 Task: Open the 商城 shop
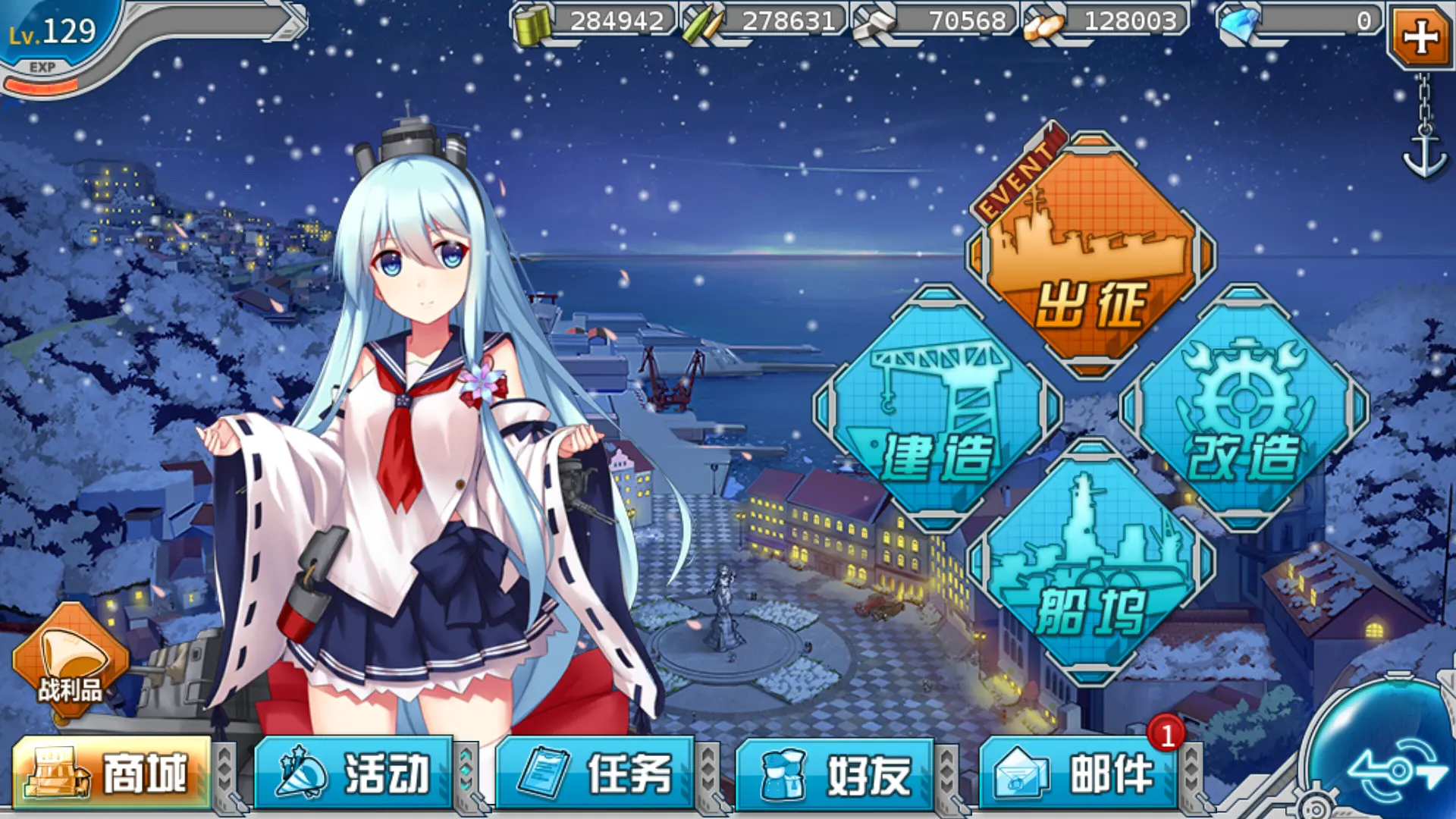click(x=111, y=773)
